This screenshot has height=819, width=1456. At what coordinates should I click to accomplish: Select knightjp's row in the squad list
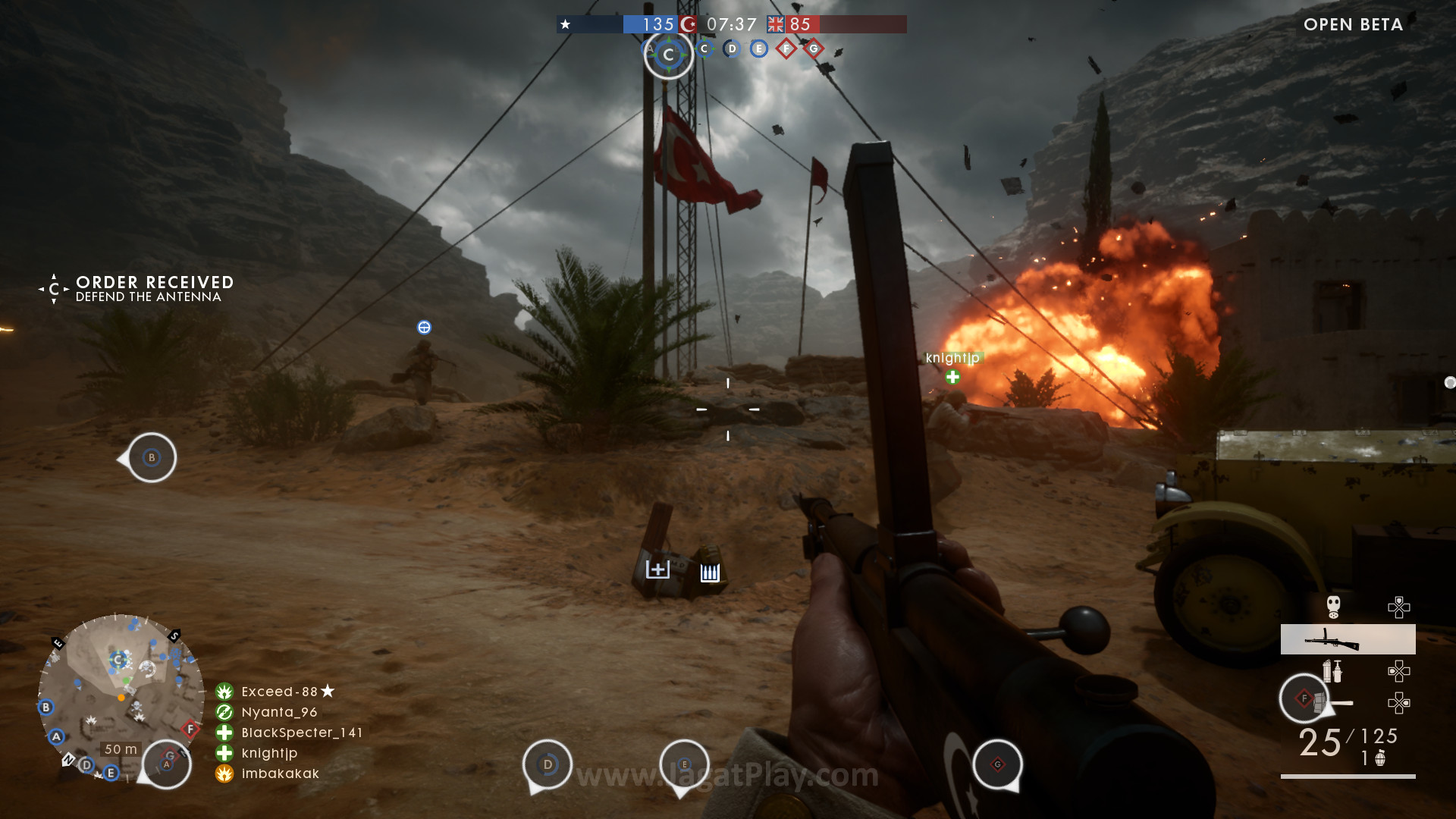point(268,753)
